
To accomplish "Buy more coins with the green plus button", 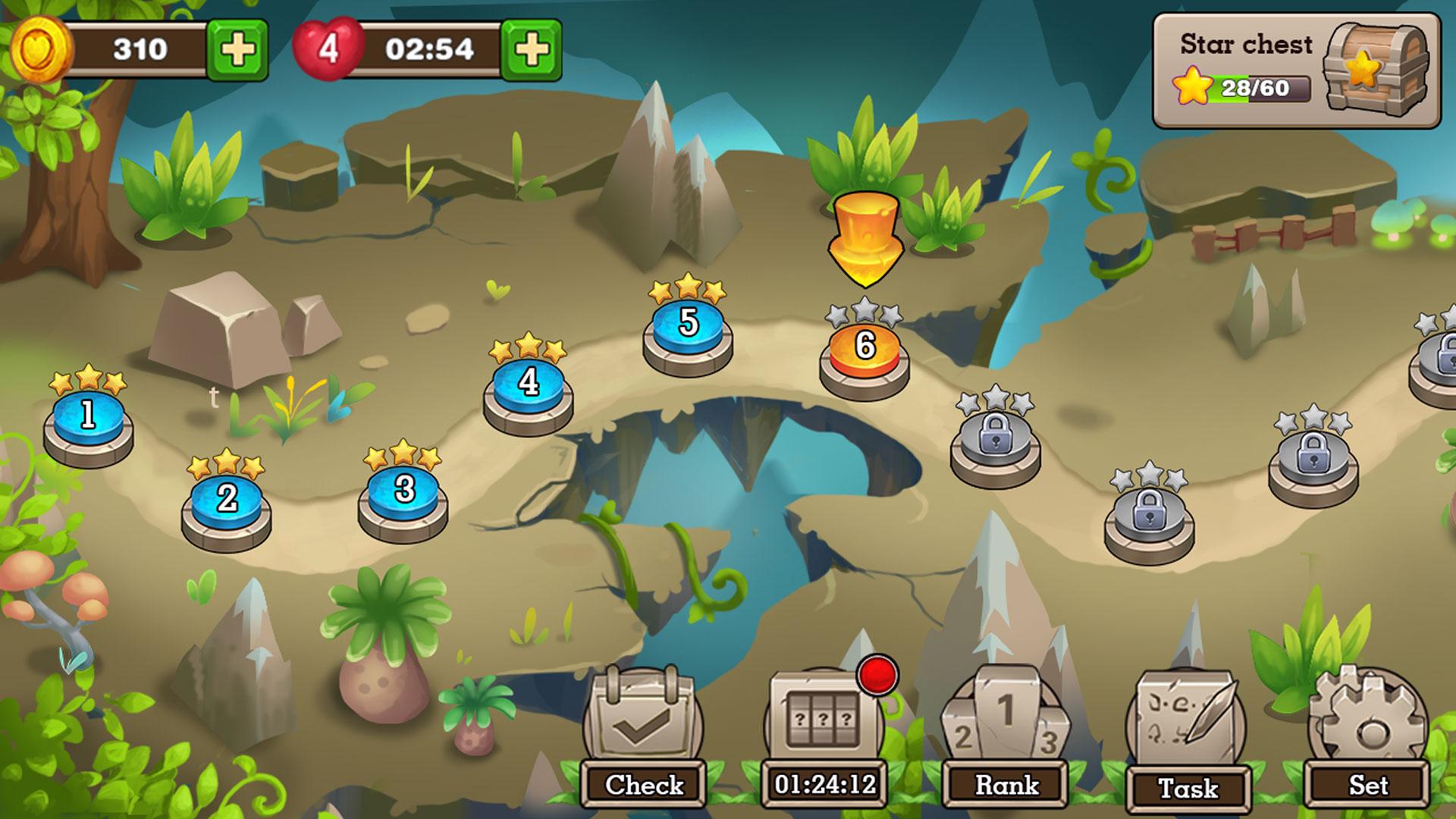I will pyautogui.click(x=237, y=48).
